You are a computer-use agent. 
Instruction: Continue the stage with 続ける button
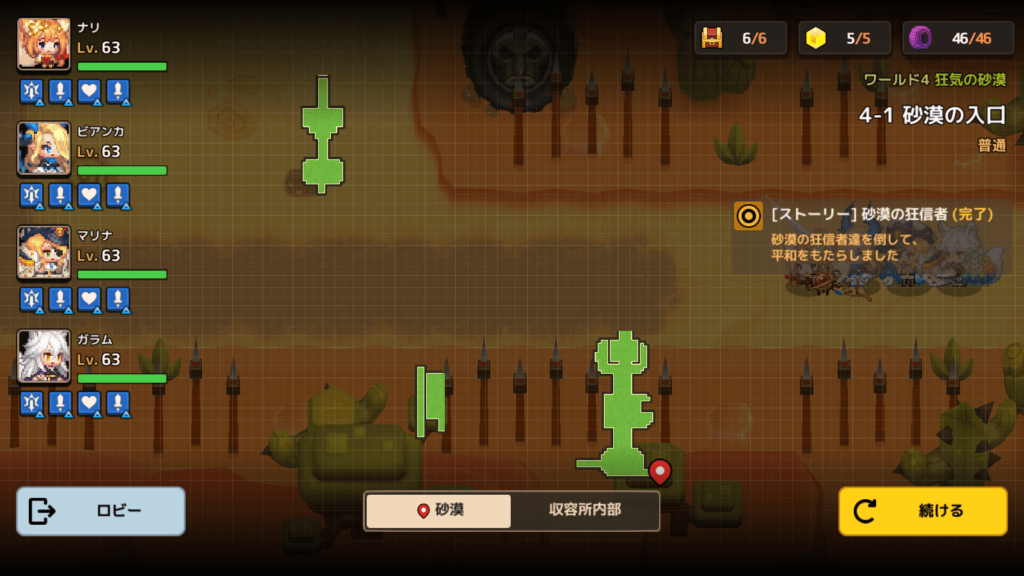click(922, 511)
